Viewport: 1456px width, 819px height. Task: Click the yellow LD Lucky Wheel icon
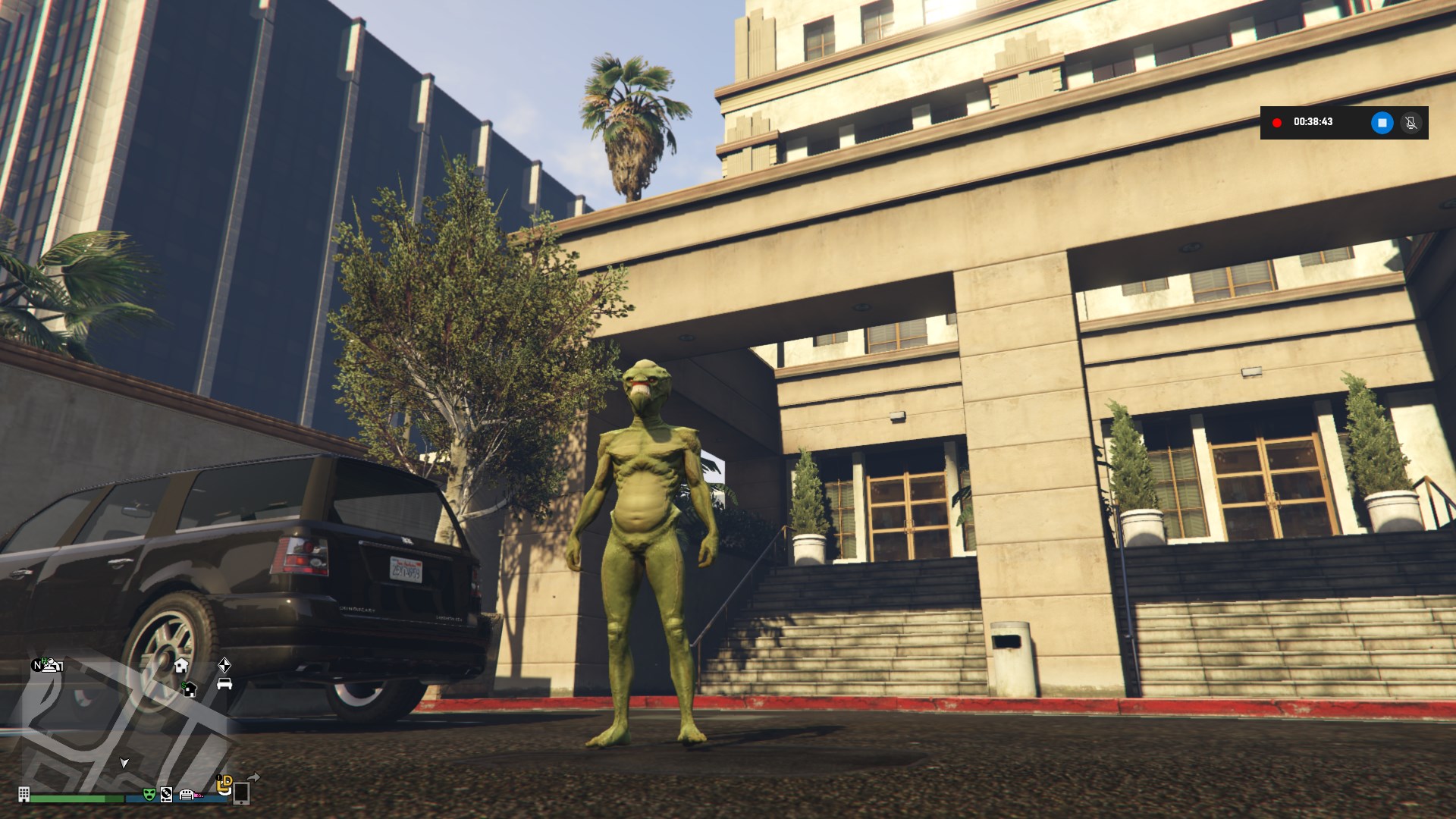pyautogui.click(x=224, y=785)
